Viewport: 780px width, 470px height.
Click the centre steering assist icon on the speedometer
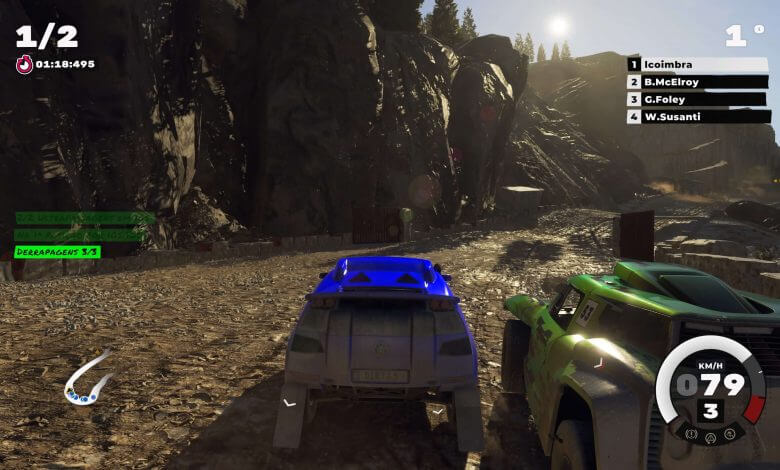710,436
